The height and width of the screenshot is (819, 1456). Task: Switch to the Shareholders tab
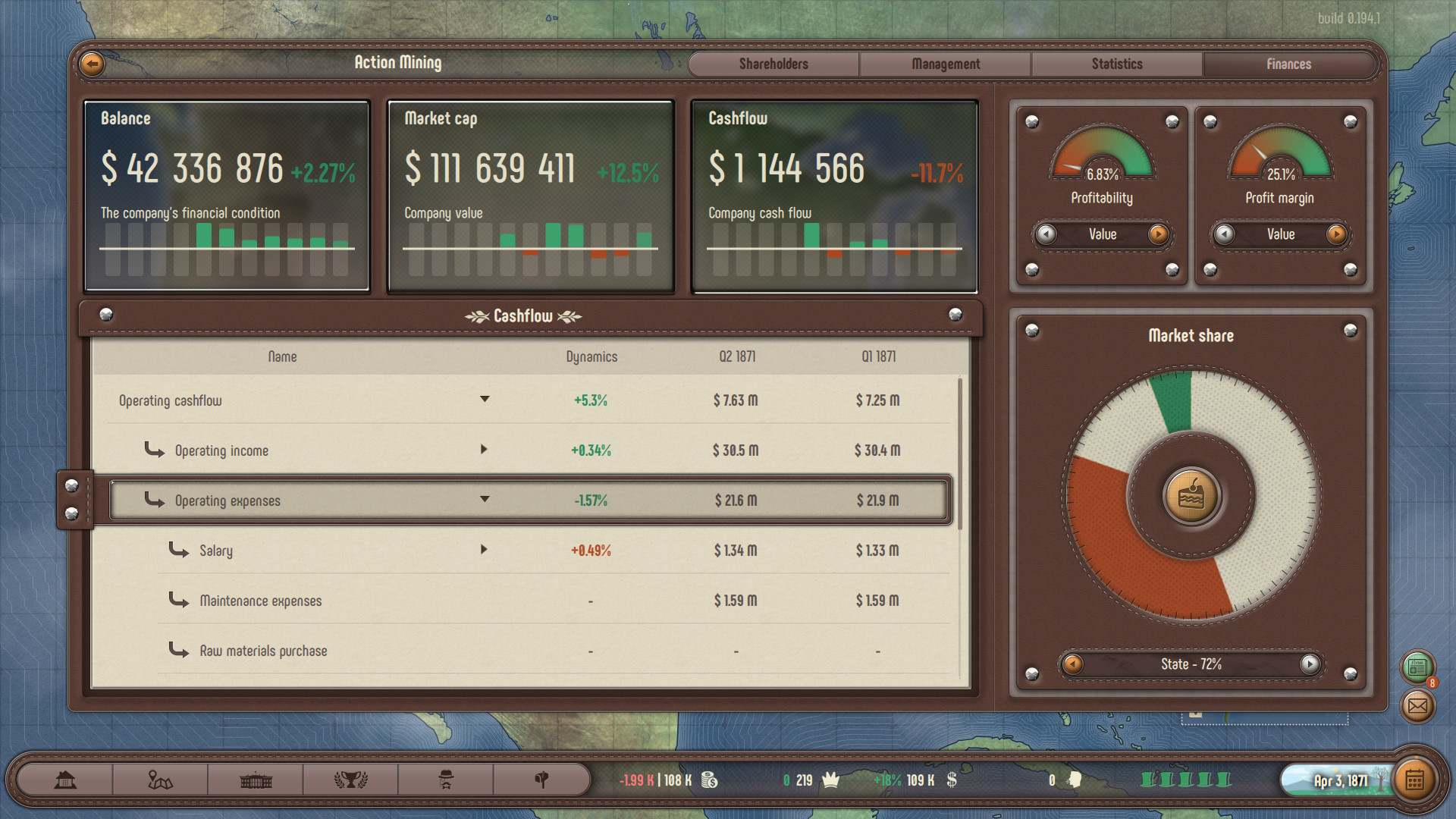click(773, 64)
